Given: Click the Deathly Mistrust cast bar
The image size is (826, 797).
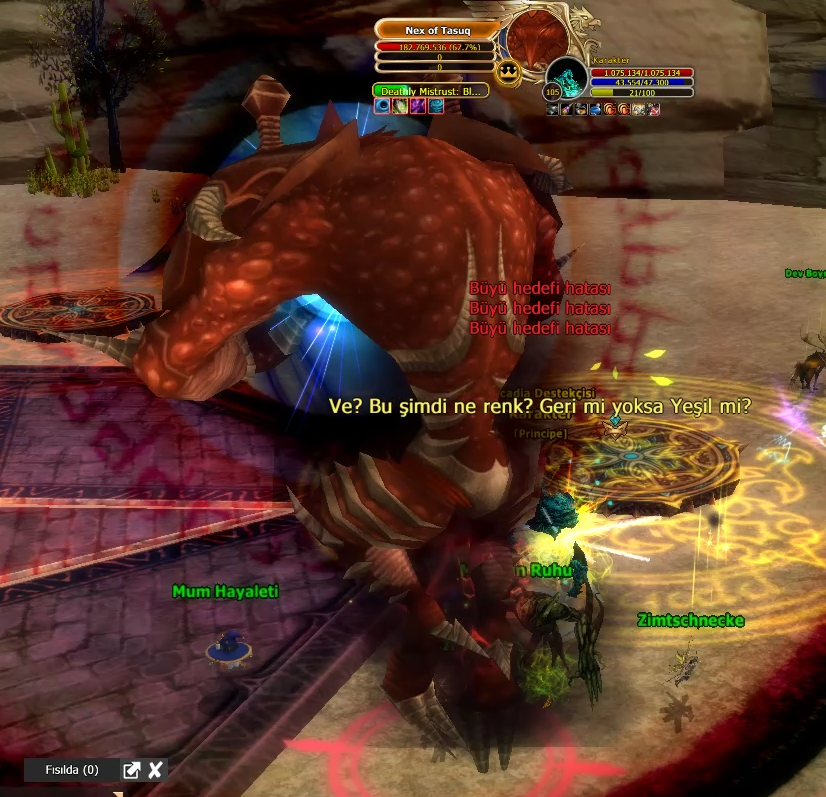Looking at the screenshot, I should tap(431, 91).
